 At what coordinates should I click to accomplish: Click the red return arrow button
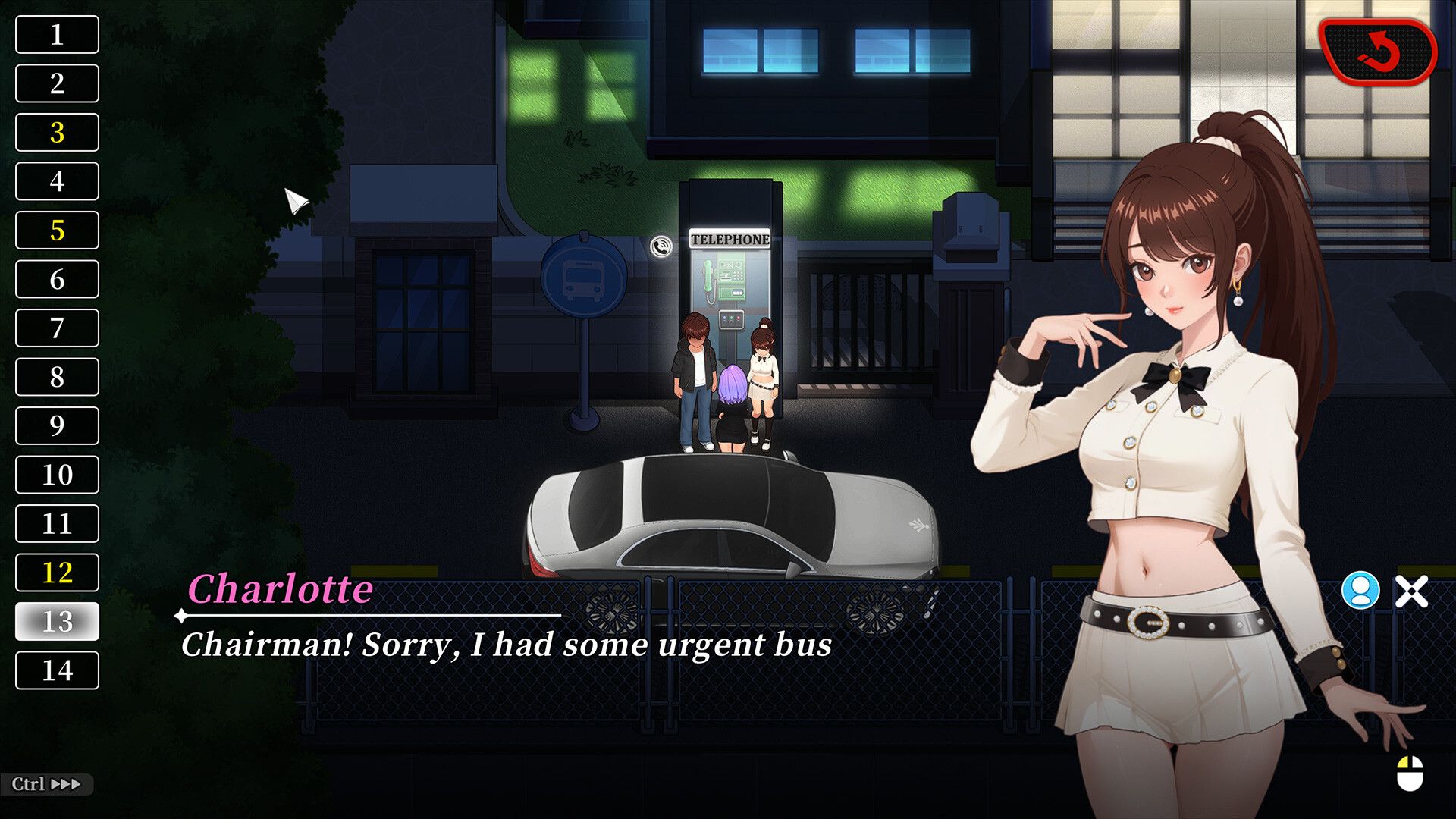click(x=1377, y=52)
